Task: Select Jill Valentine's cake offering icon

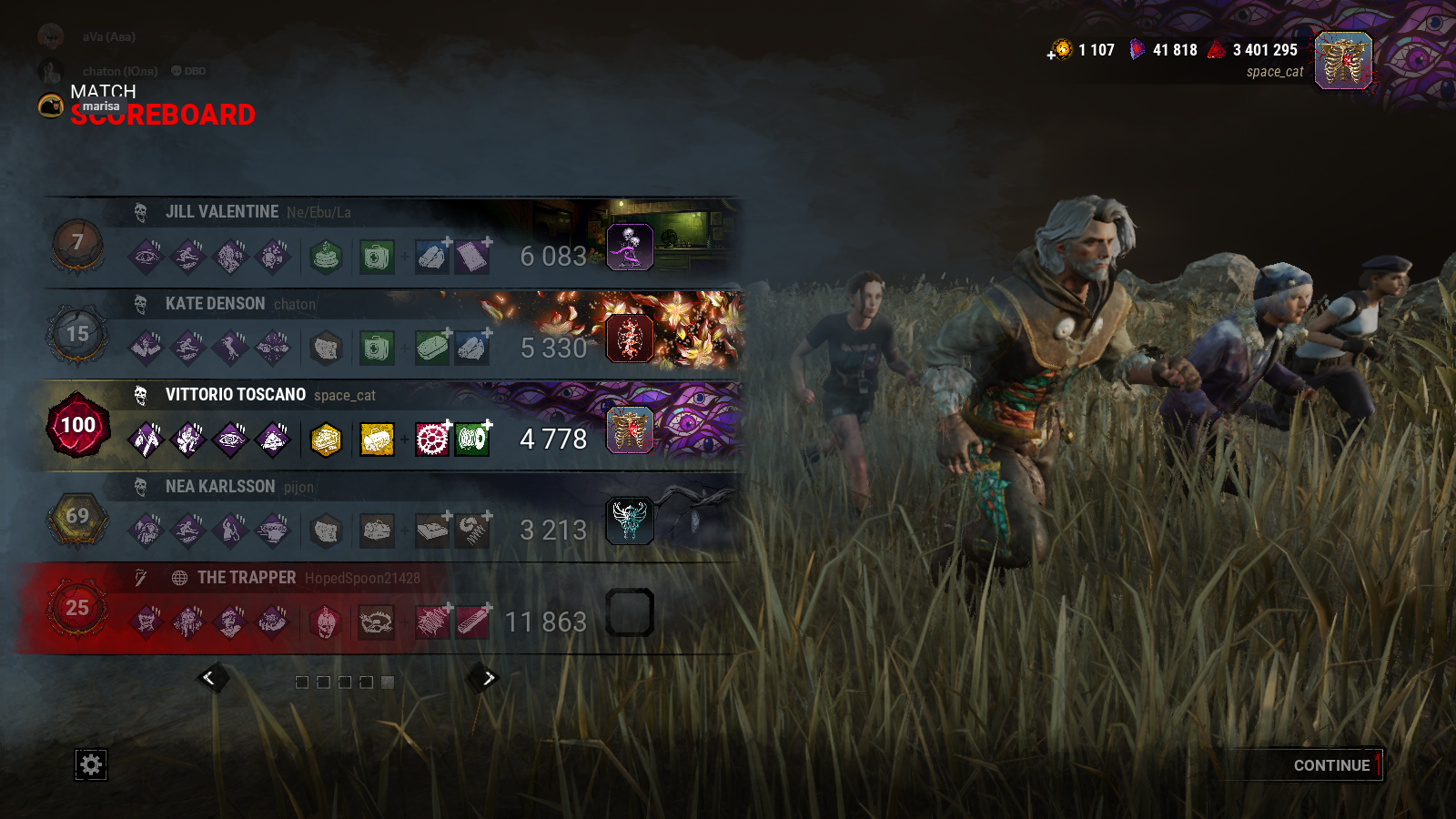Action: coord(327,256)
